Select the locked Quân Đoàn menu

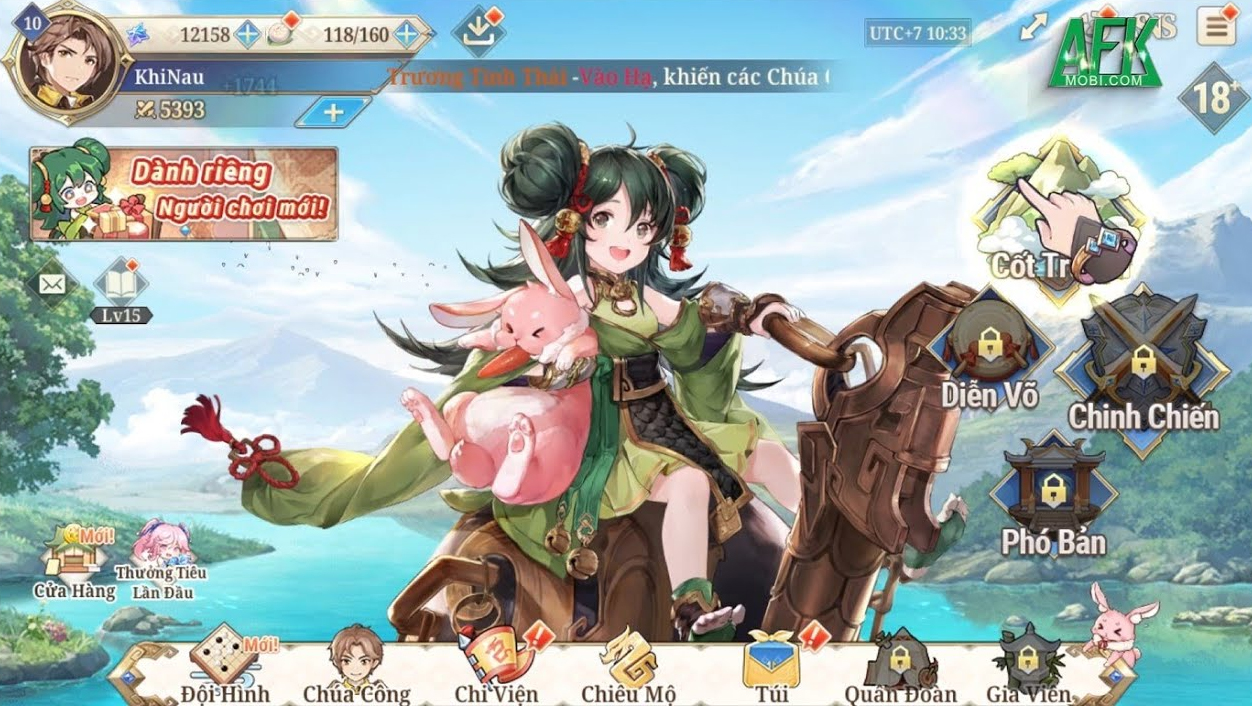[x=900, y=664]
